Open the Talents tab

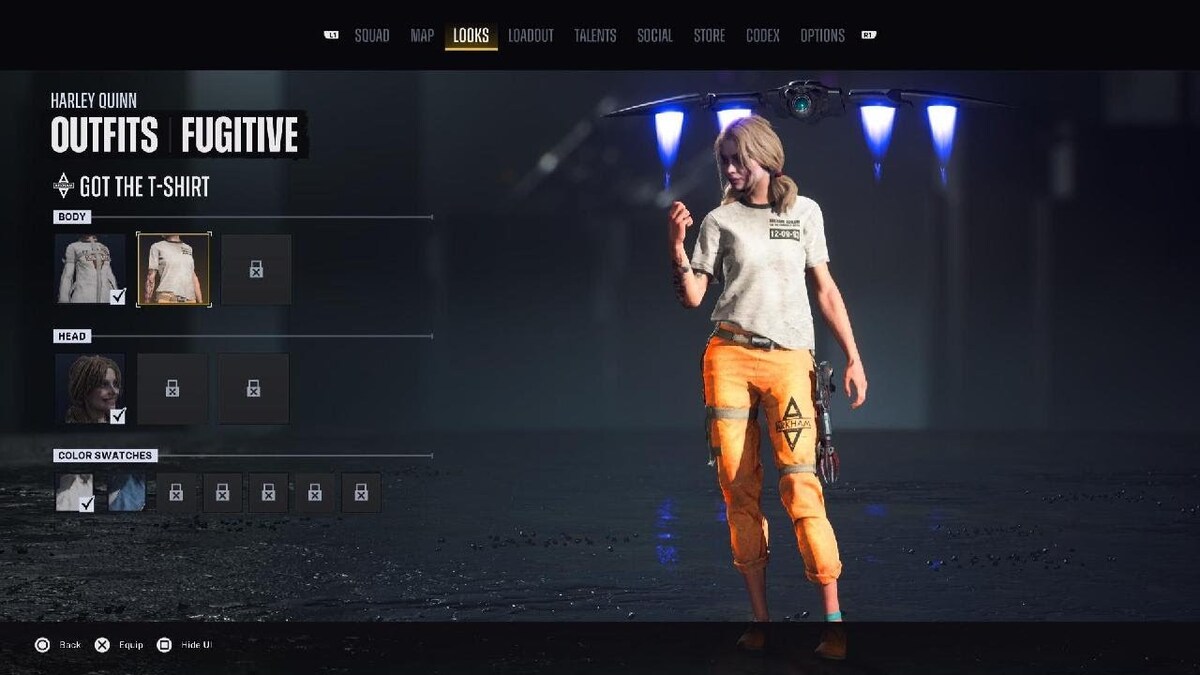pos(595,36)
